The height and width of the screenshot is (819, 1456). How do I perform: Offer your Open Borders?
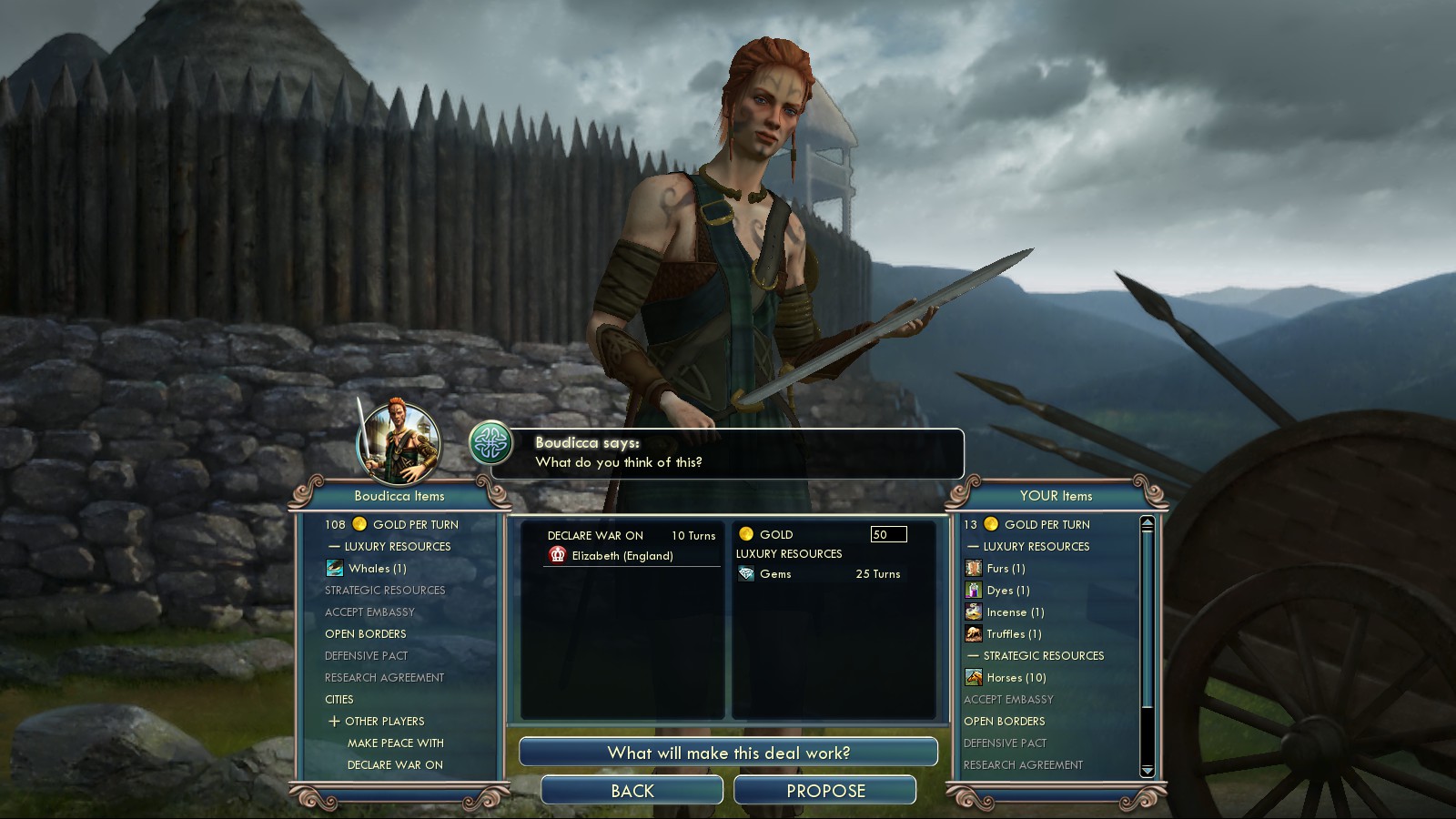[1004, 721]
